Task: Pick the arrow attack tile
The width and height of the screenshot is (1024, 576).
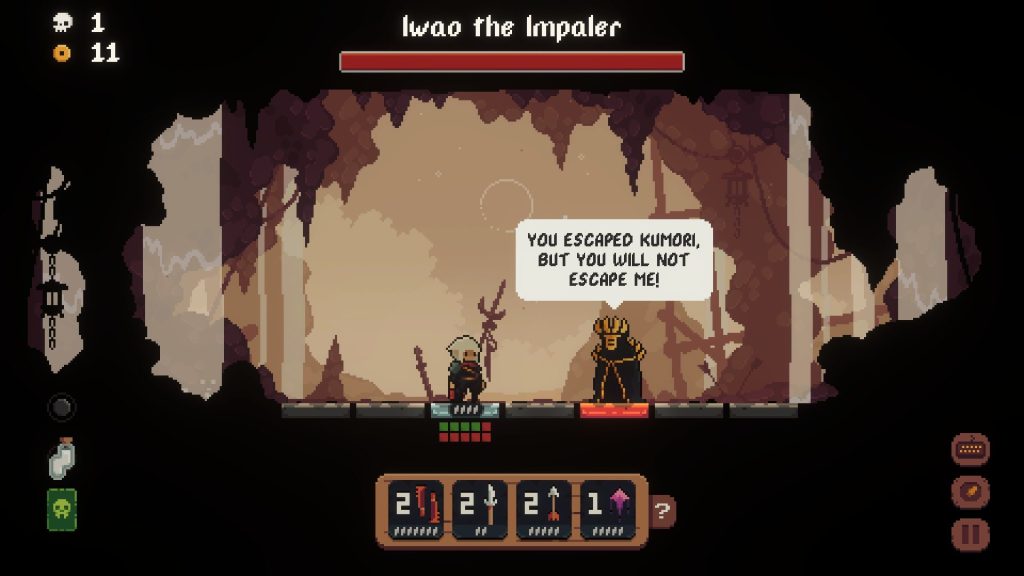Action: [544, 510]
